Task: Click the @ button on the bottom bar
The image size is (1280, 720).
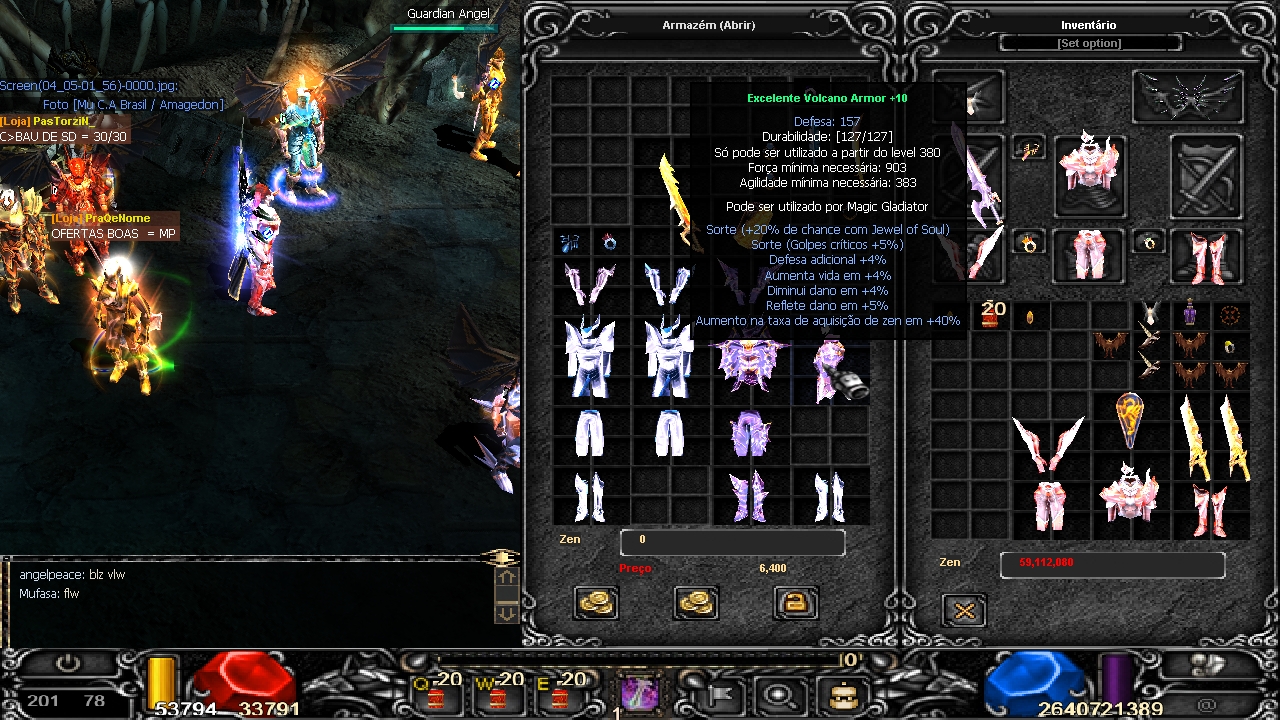Action: tap(1206, 704)
